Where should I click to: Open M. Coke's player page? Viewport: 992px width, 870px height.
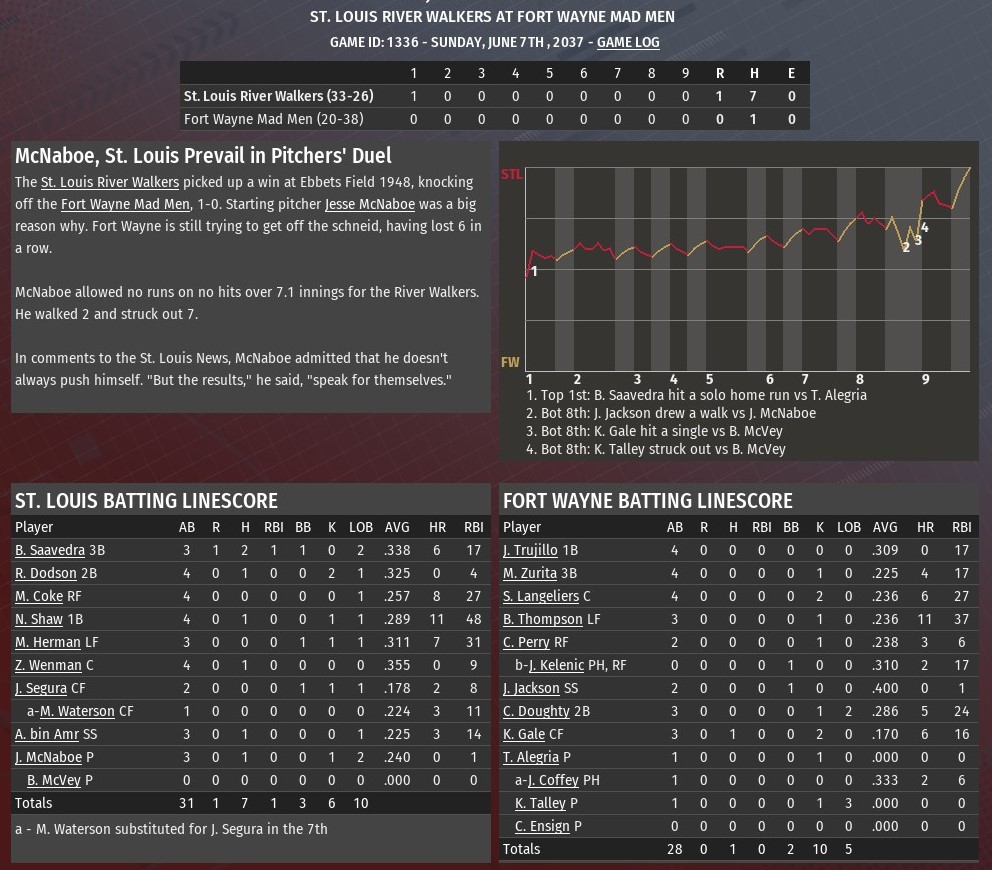pyautogui.click(x=39, y=596)
